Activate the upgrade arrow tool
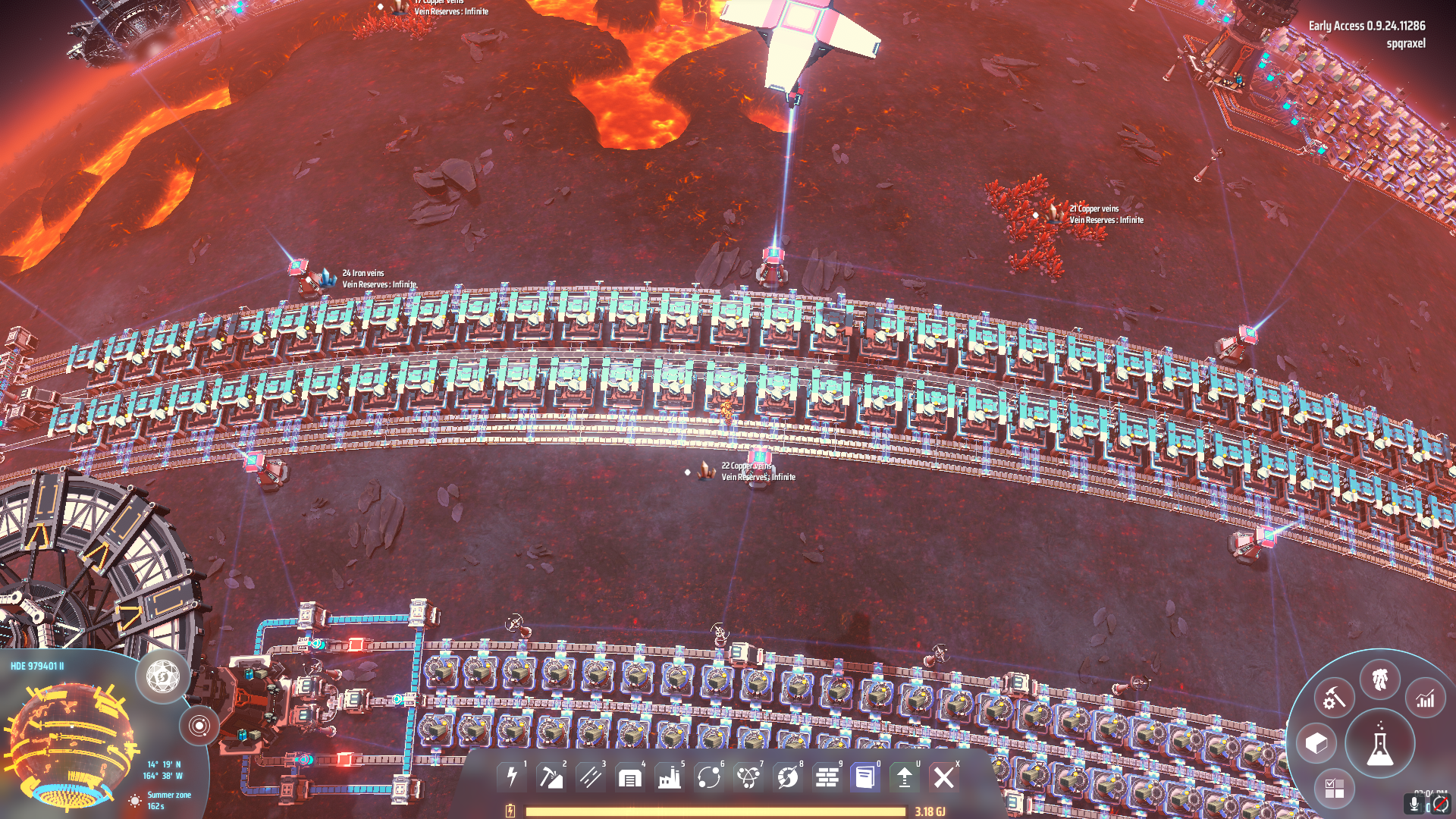This screenshot has height=819, width=1456. pos(905,777)
